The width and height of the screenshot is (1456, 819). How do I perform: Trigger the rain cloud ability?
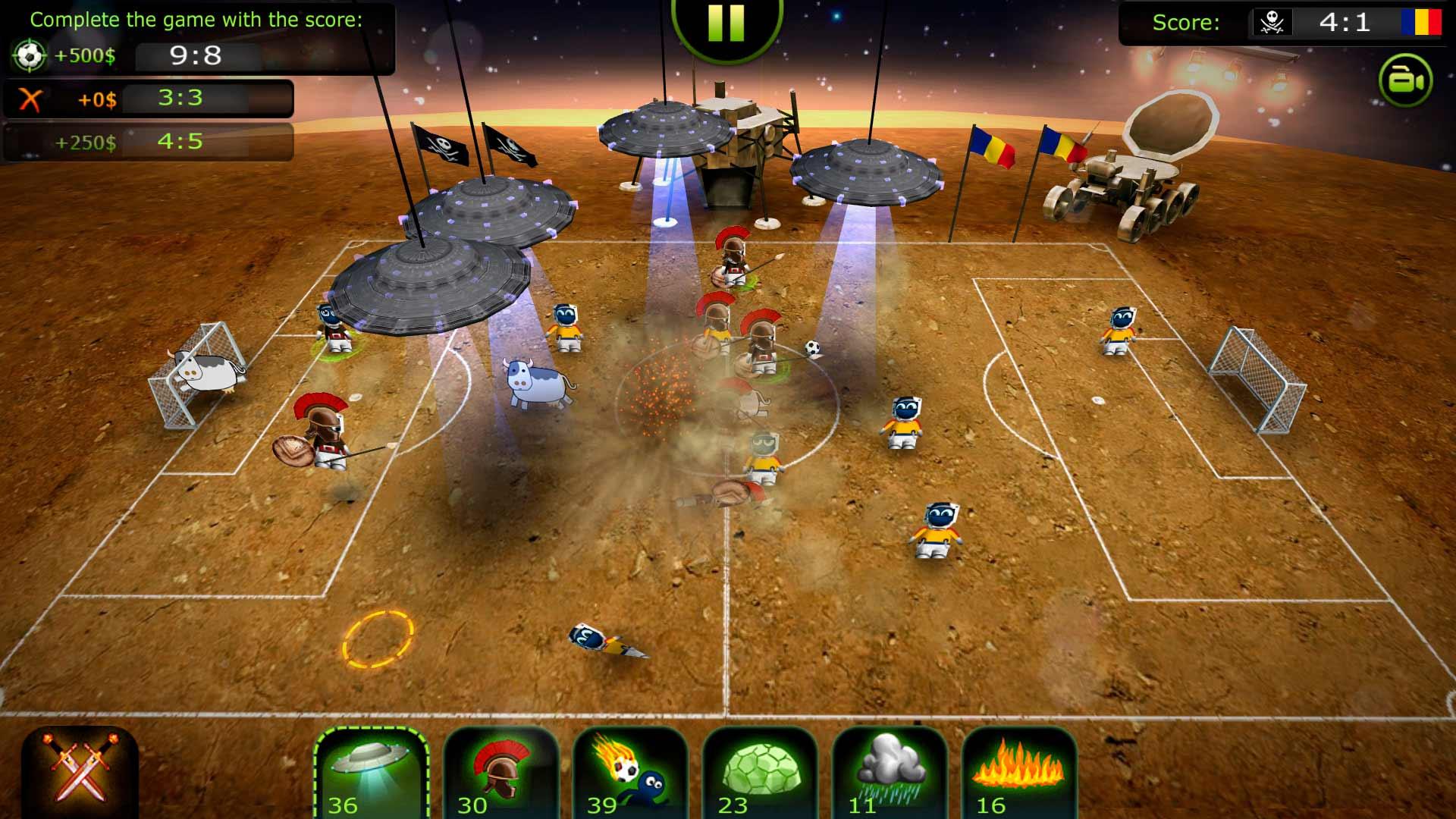(890, 773)
